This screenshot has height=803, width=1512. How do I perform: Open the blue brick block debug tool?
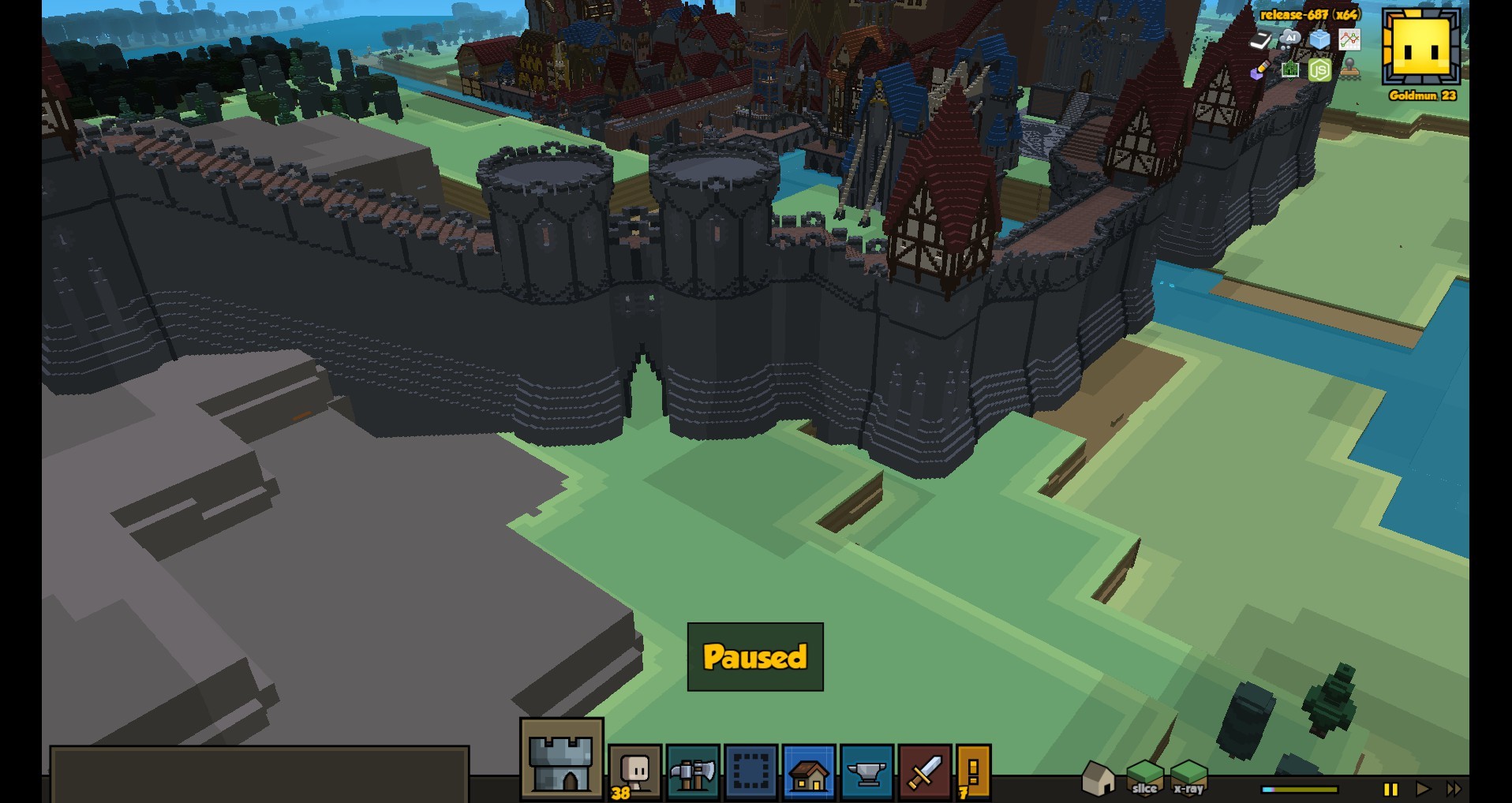click(1319, 39)
